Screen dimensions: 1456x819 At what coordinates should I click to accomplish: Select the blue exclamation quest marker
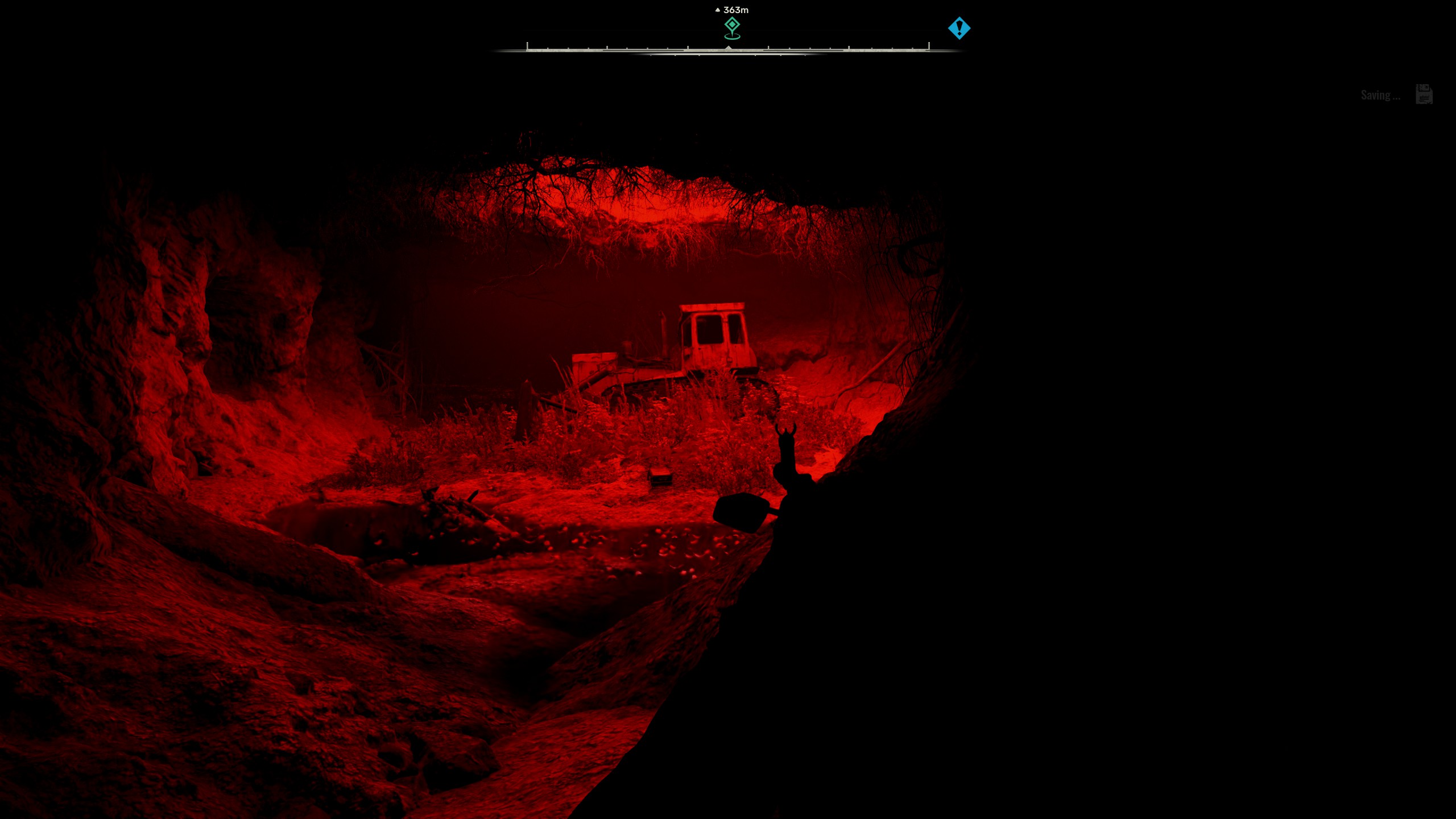point(959,28)
